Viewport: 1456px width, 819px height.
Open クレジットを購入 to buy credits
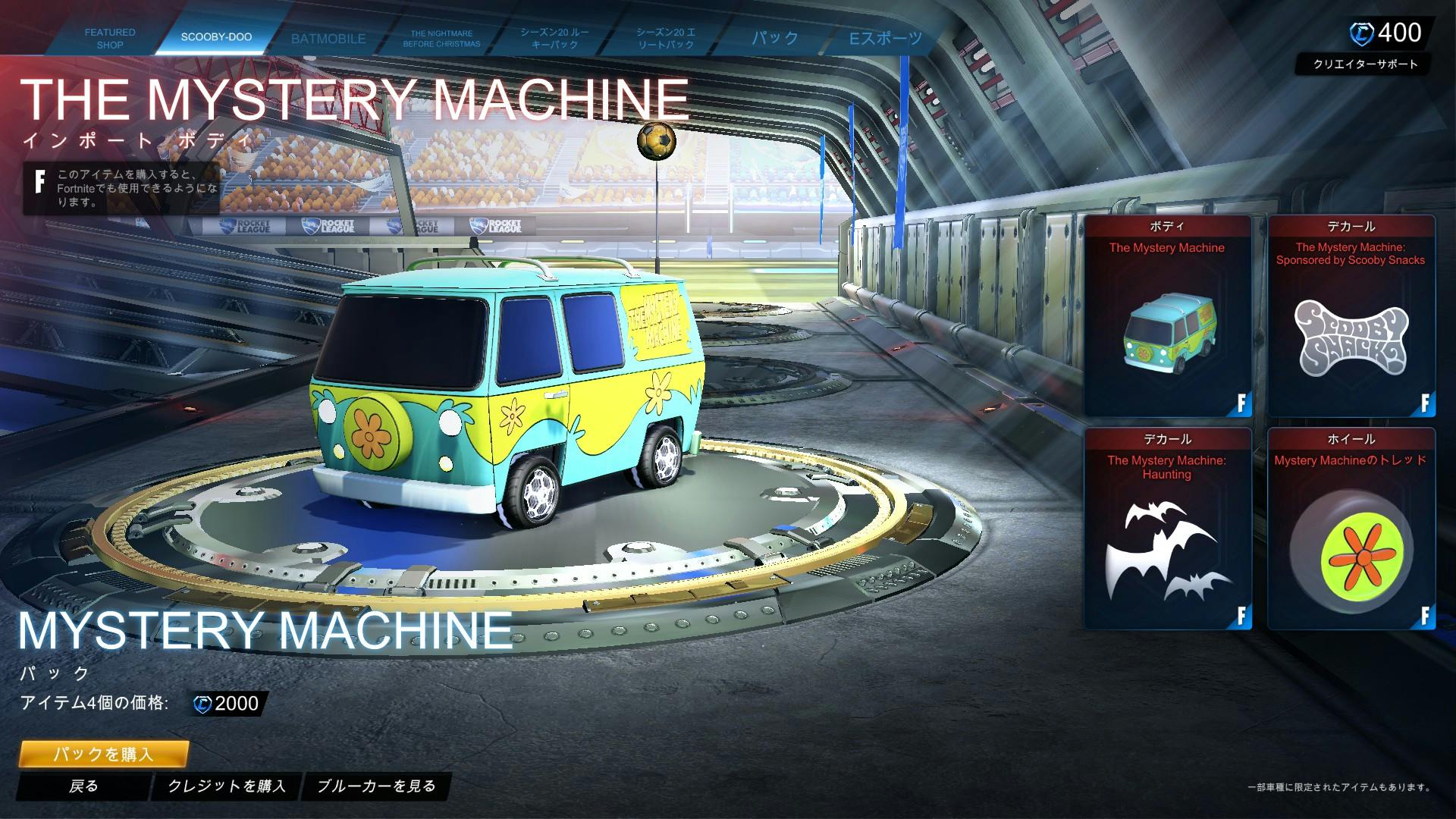pos(227,786)
